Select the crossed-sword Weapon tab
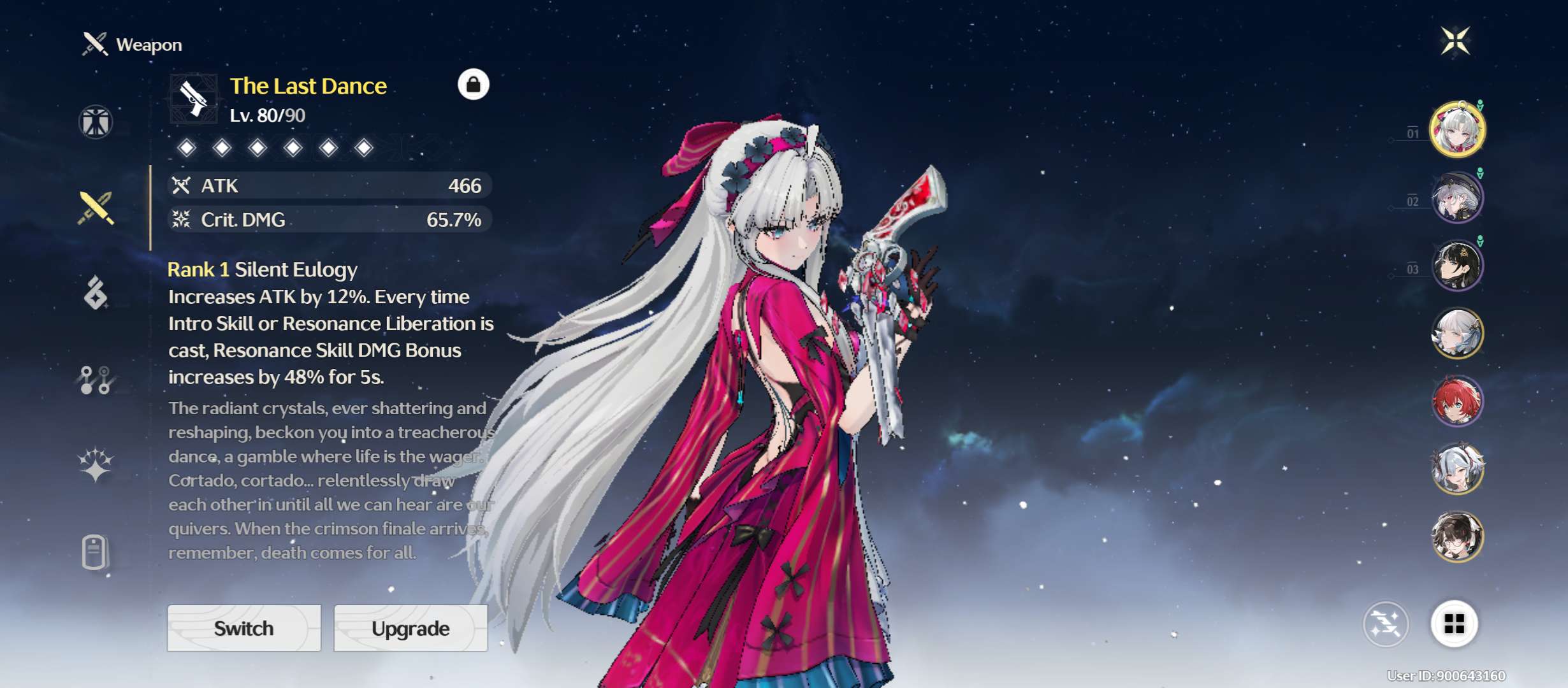 point(96,208)
